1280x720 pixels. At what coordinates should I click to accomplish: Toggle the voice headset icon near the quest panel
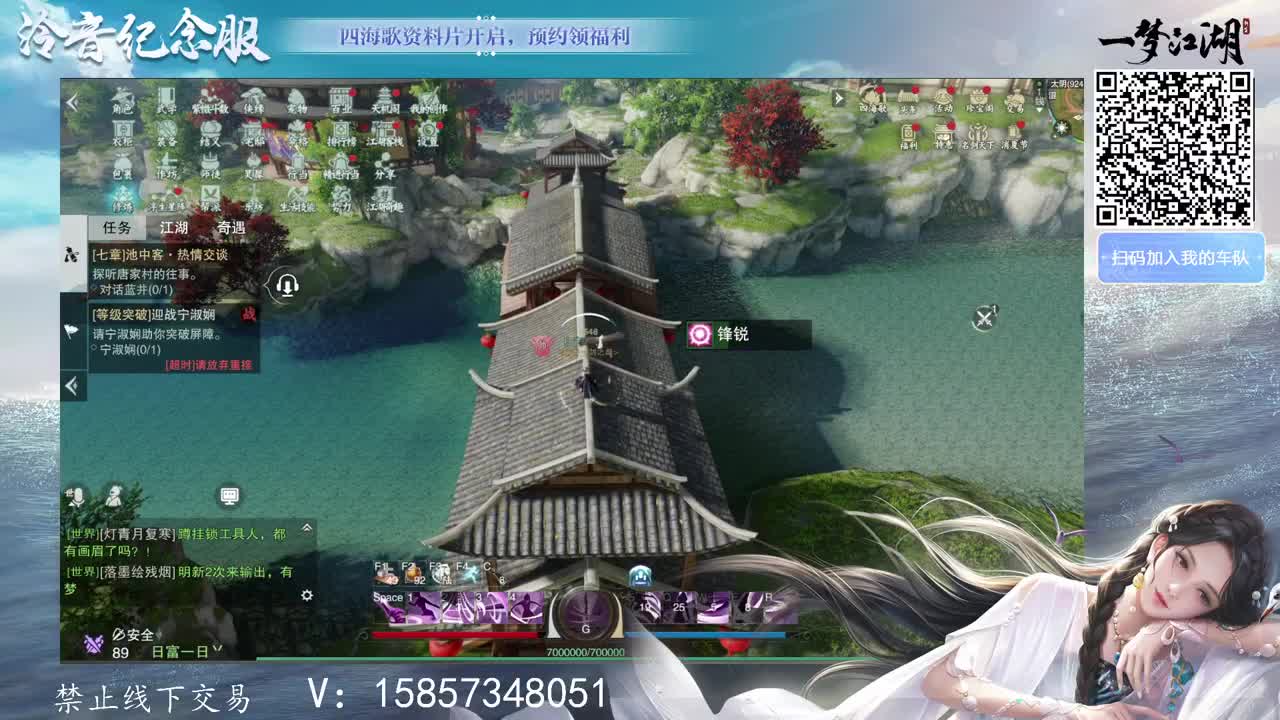(287, 285)
